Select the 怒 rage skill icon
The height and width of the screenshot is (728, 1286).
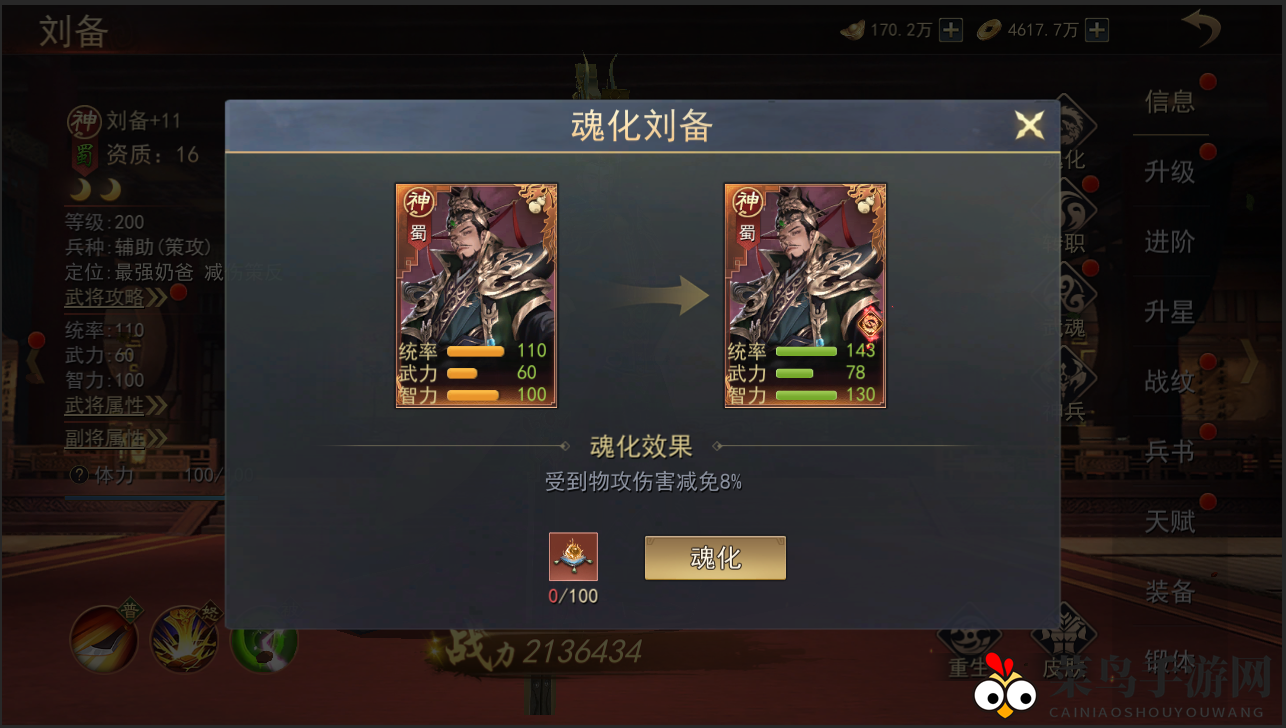[184, 637]
